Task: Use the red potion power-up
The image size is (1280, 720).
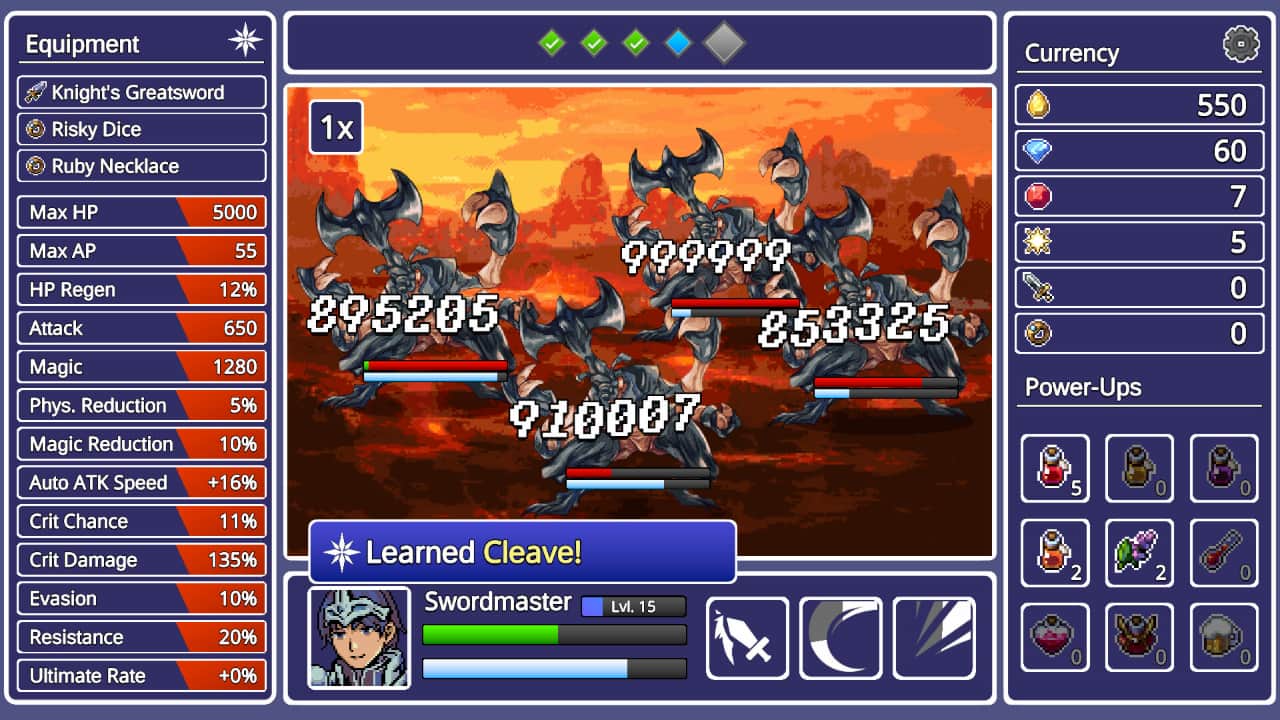Action: (x=1055, y=468)
